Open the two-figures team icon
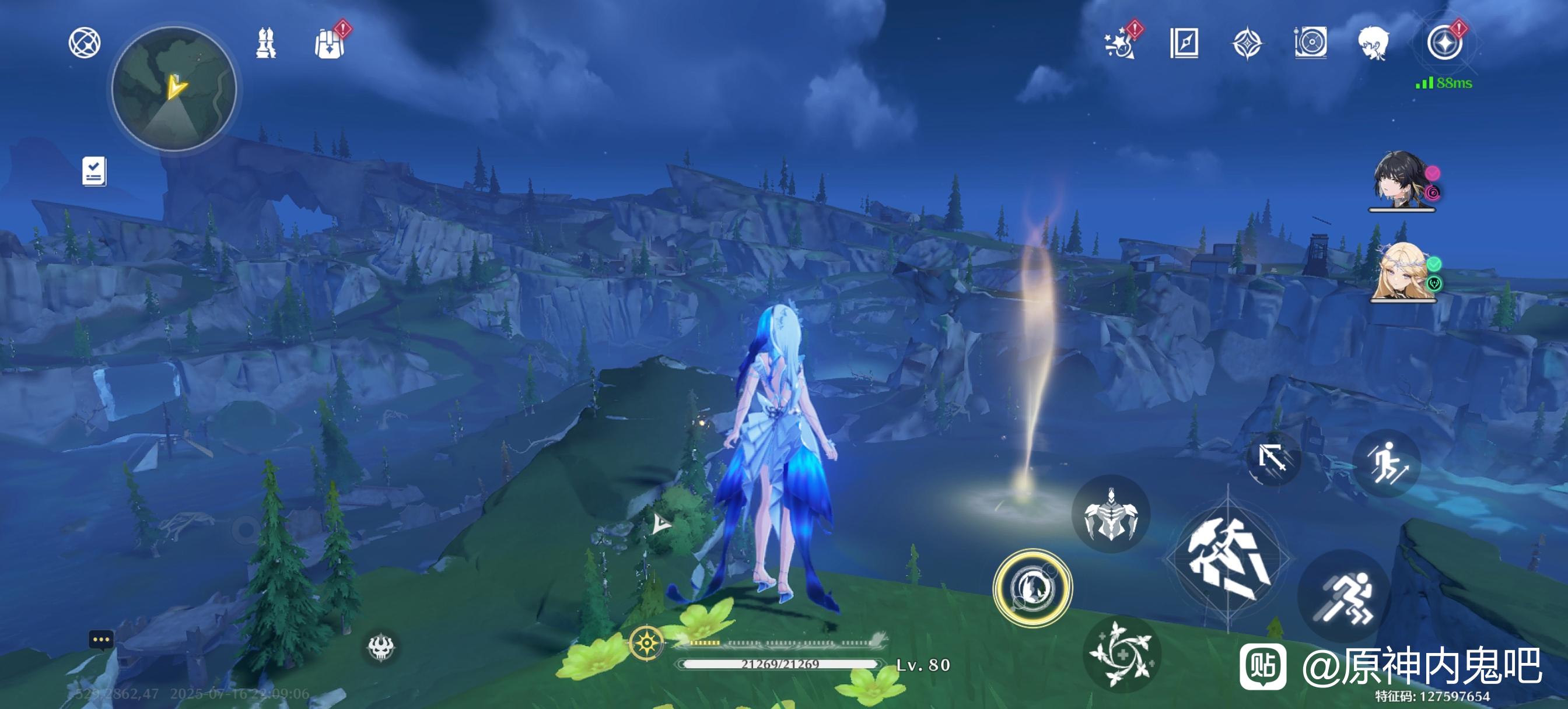 [x=265, y=43]
